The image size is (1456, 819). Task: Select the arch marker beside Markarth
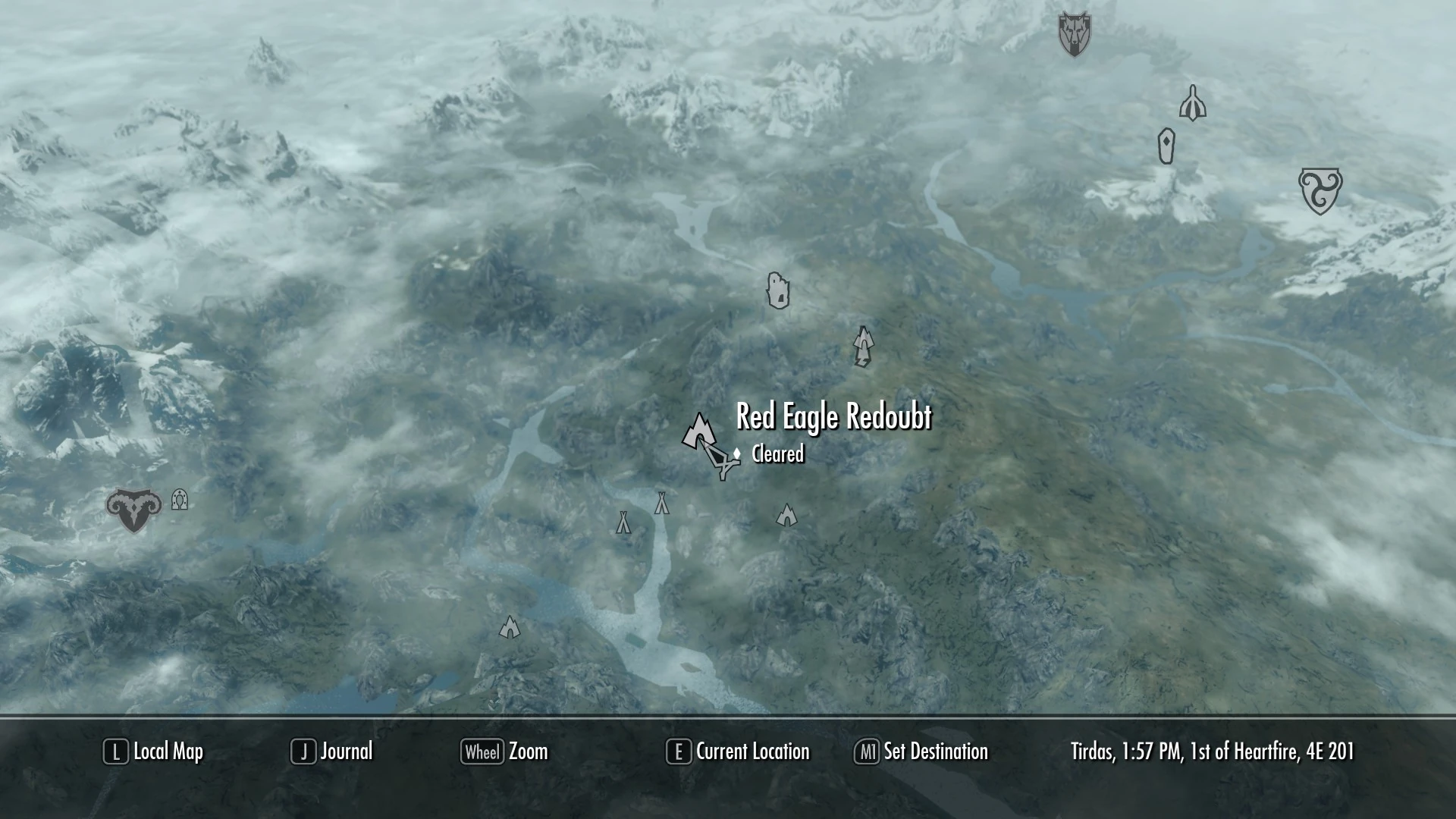(x=179, y=500)
